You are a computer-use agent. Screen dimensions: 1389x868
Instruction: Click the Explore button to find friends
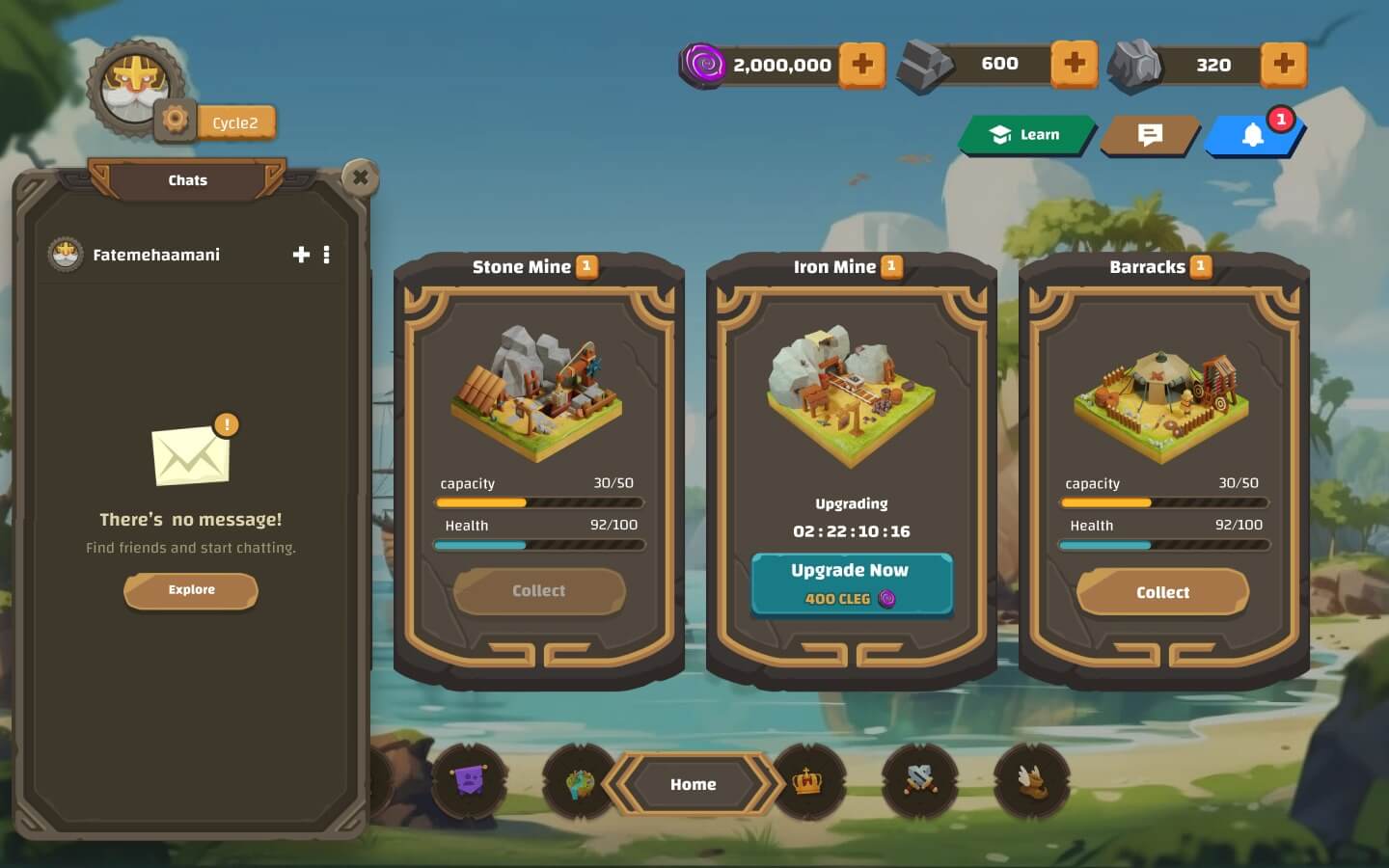[191, 590]
